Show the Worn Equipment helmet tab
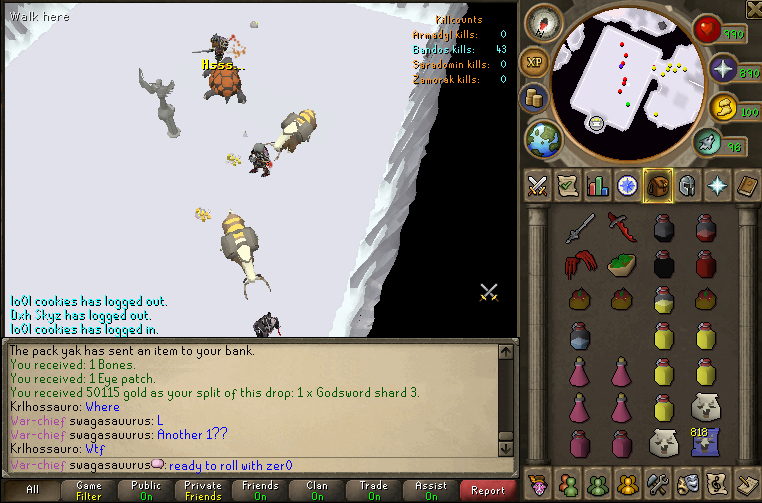This screenshot has width=762, height=503. point(687,185)
